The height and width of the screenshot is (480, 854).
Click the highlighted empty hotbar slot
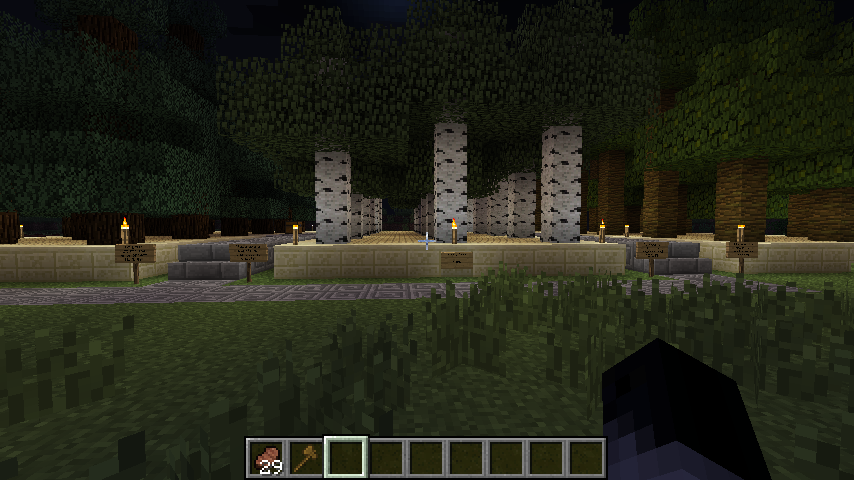coord(346,458)
